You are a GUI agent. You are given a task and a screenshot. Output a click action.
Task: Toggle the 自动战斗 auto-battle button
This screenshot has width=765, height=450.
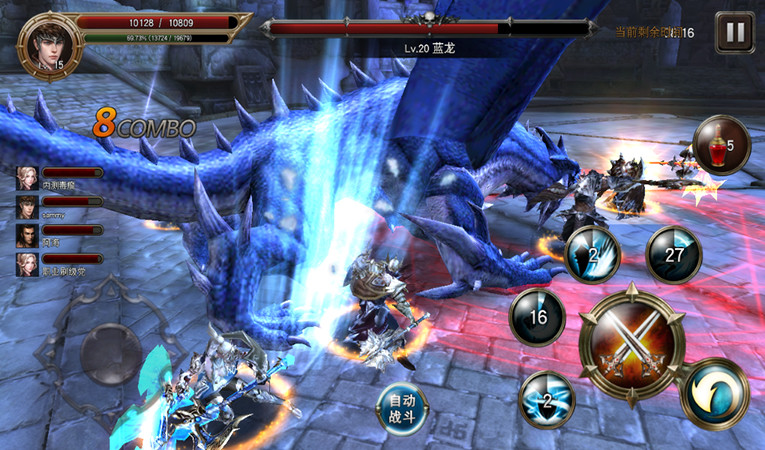tap(403, 408)
